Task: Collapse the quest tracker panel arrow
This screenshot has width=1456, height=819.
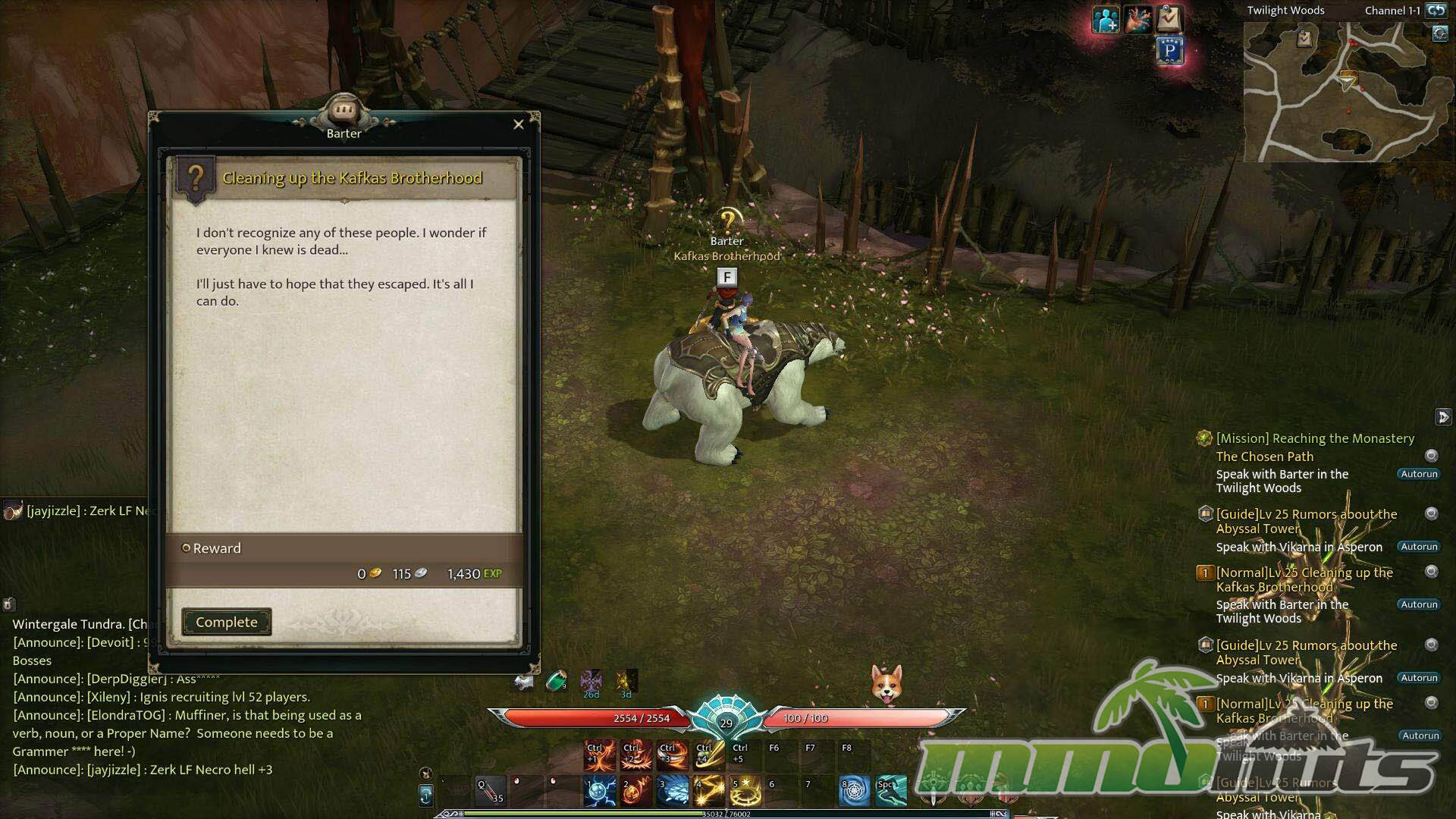Action: (1442, 417)
